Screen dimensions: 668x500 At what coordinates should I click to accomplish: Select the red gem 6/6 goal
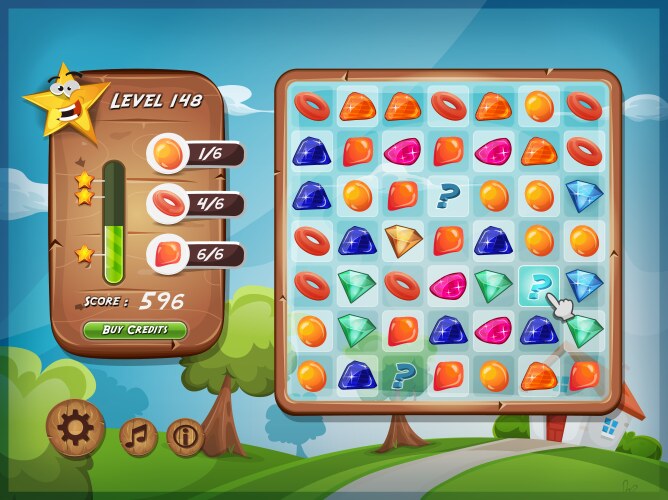(x=196, y=254)
